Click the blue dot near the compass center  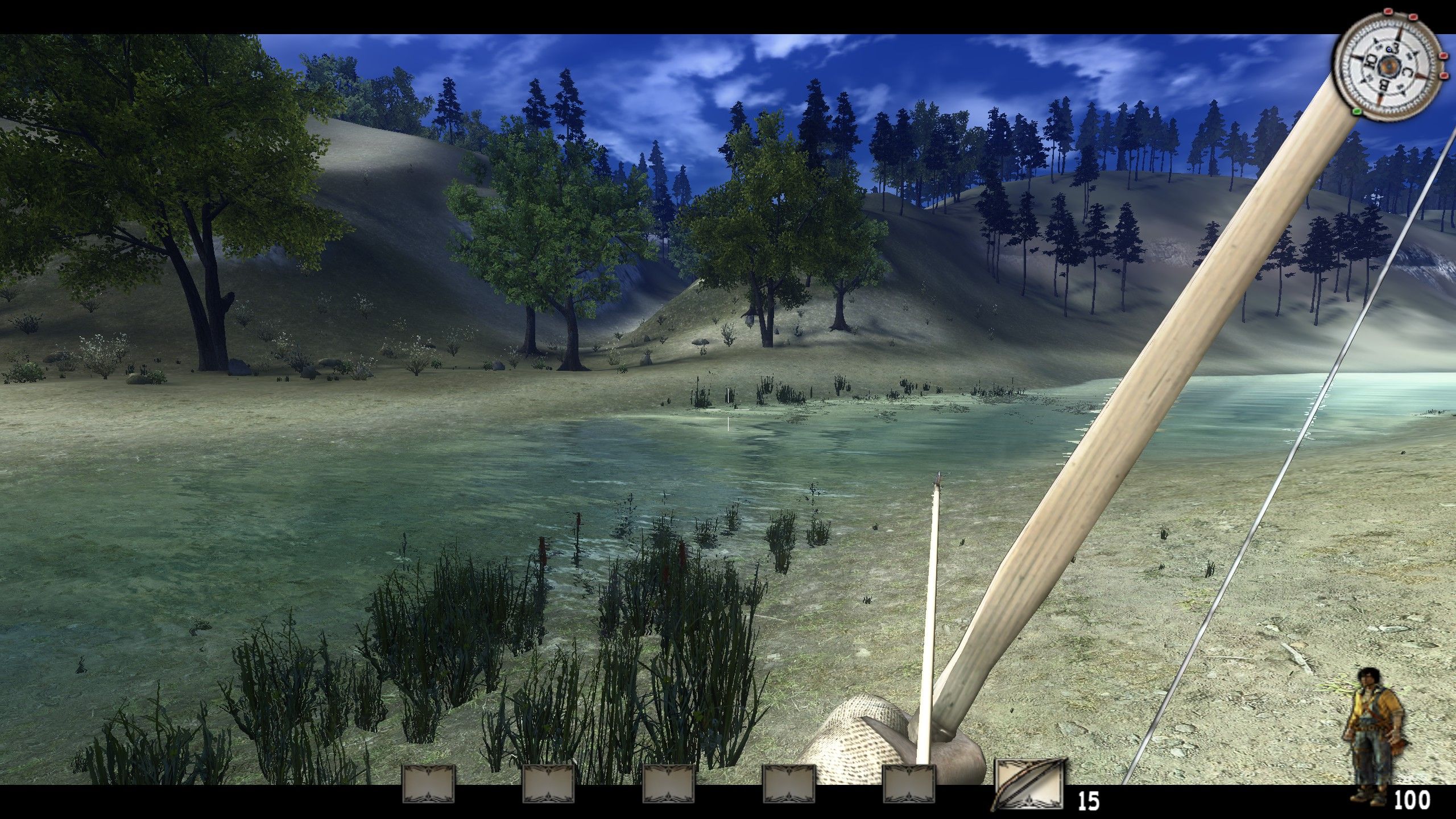click(1389, 49)
